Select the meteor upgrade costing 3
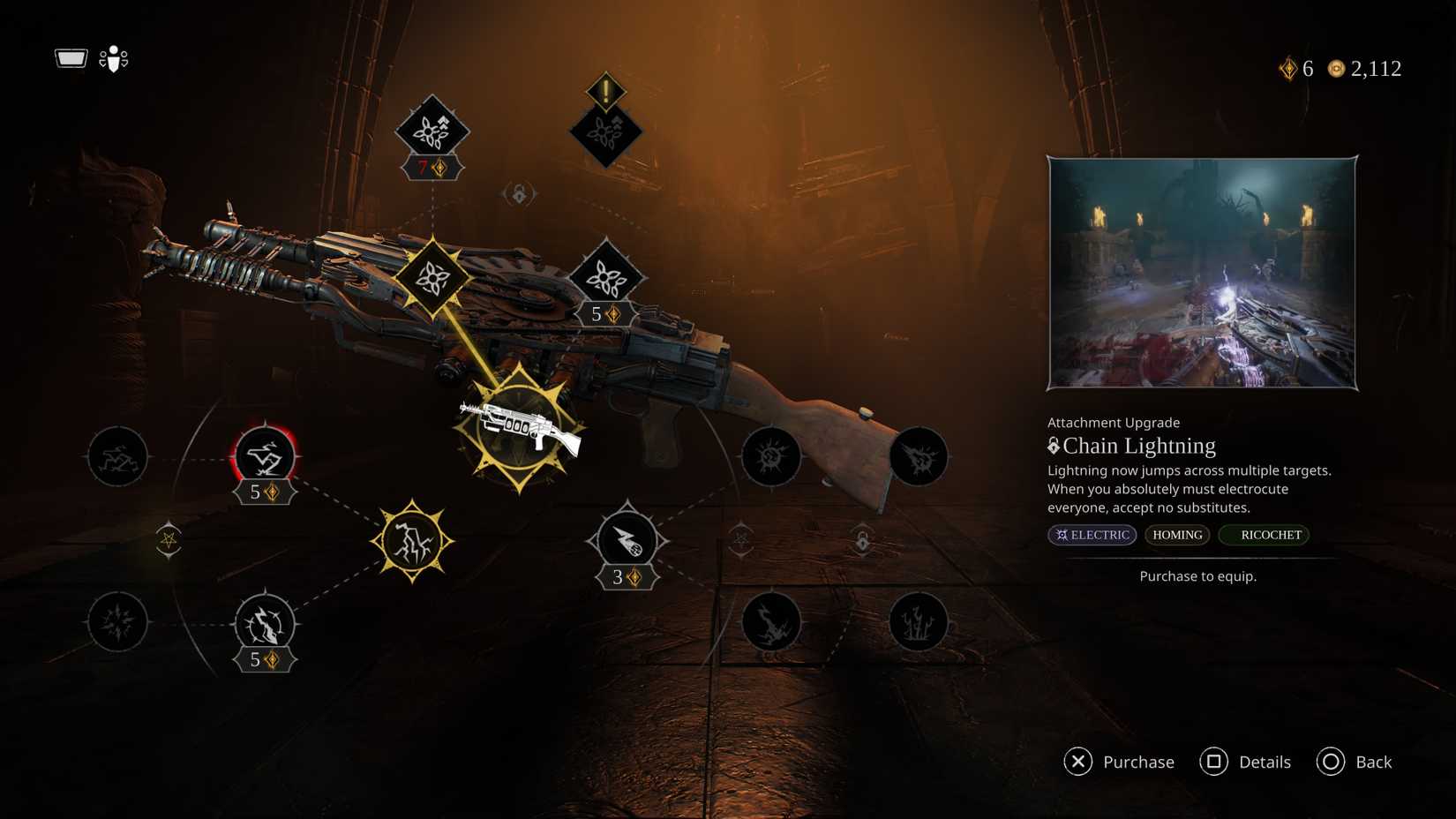 [627, 540]
